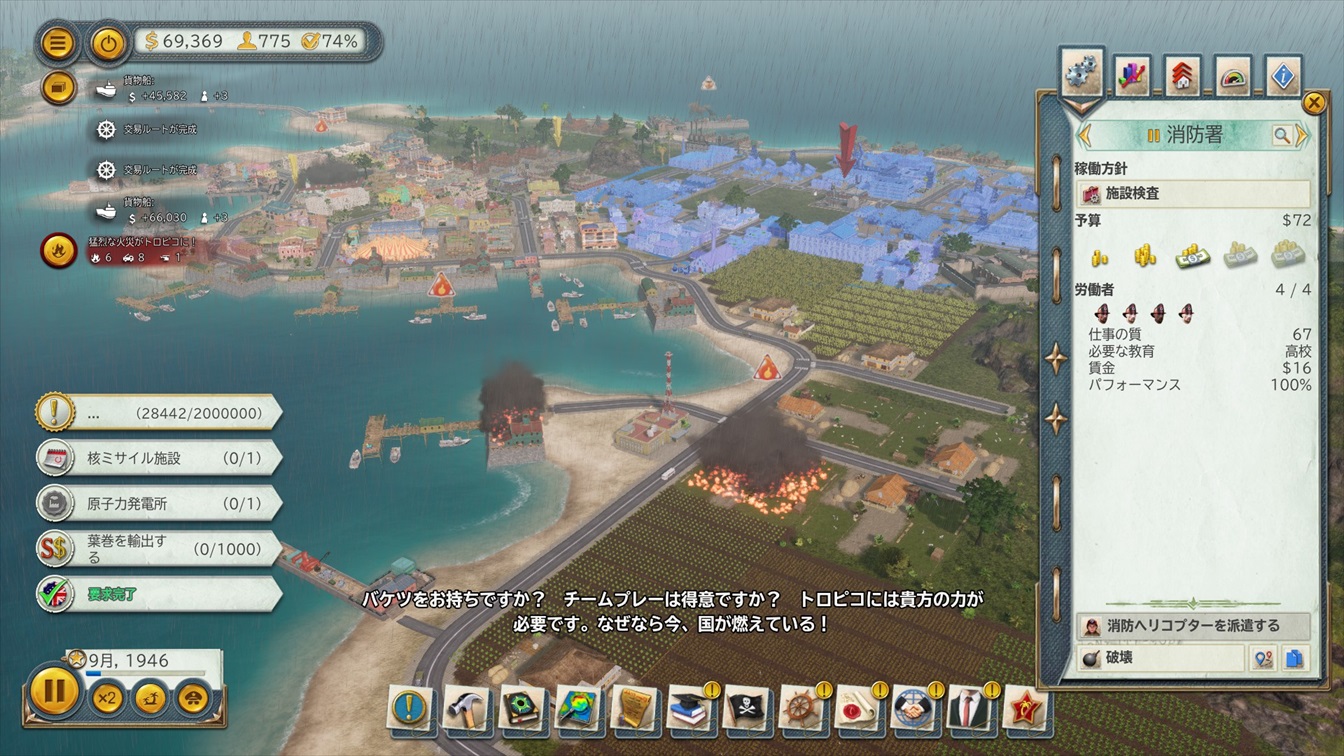Toggle the large round pause button
This screenshot has height=756, width=1344.
pyautogui.click(x=54, y=691)
